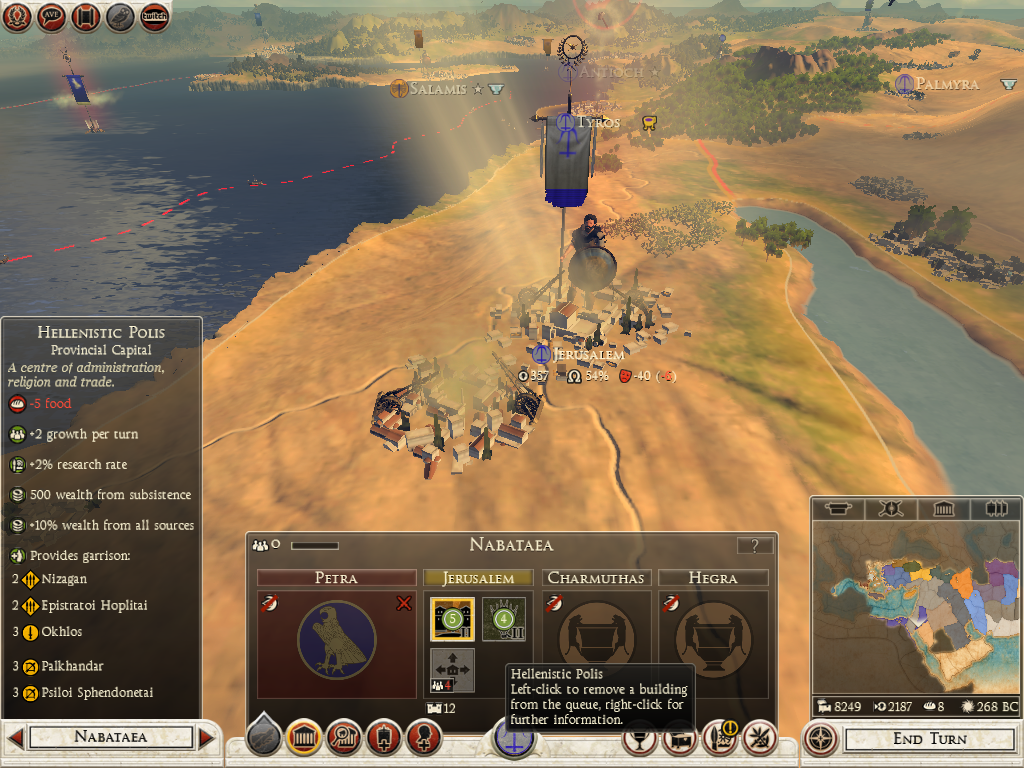Open the province help question mark
Screen dimensions: 1024x768
(755, 545)
